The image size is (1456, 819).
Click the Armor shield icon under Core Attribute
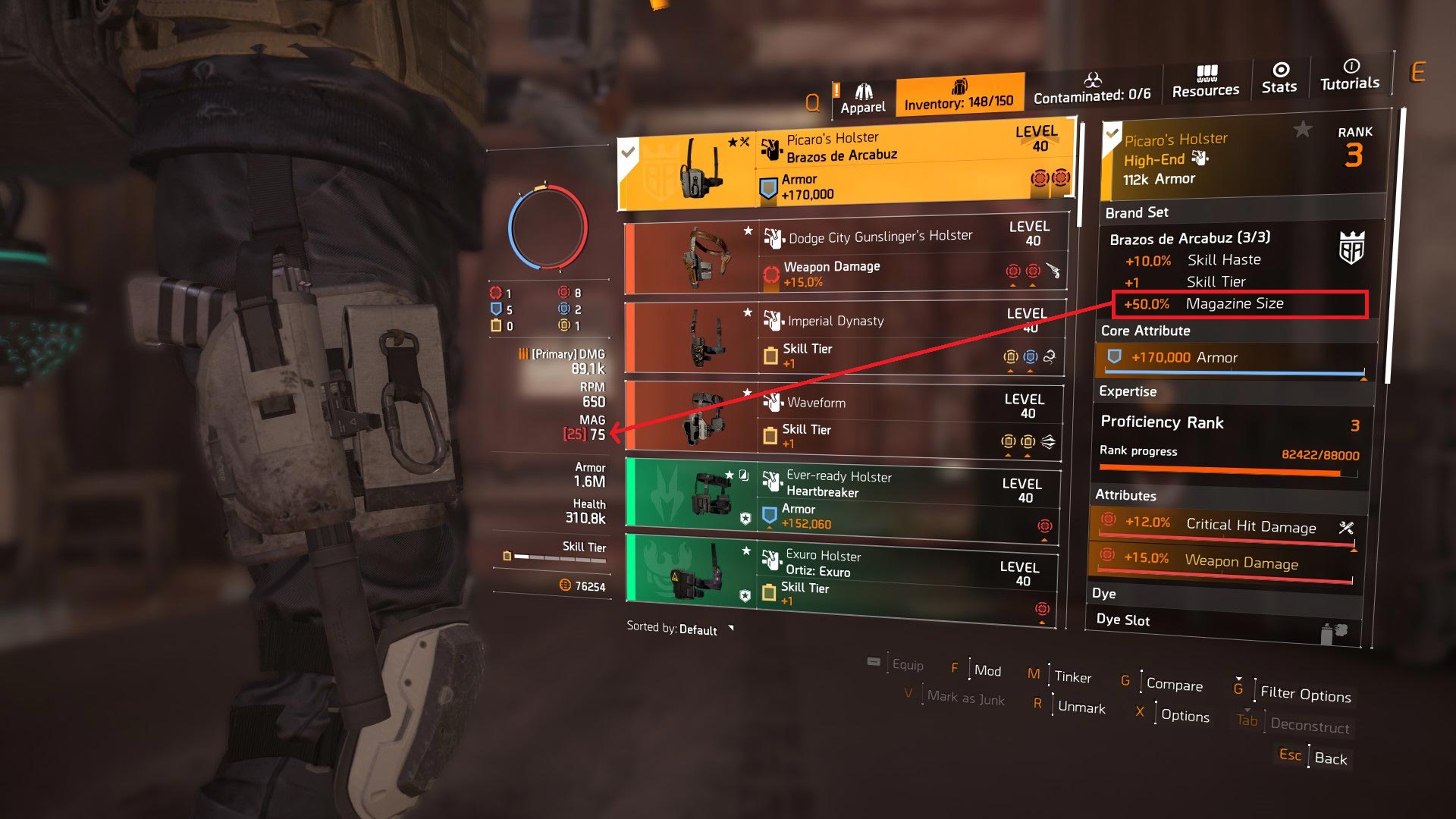tap(1113, 357)
